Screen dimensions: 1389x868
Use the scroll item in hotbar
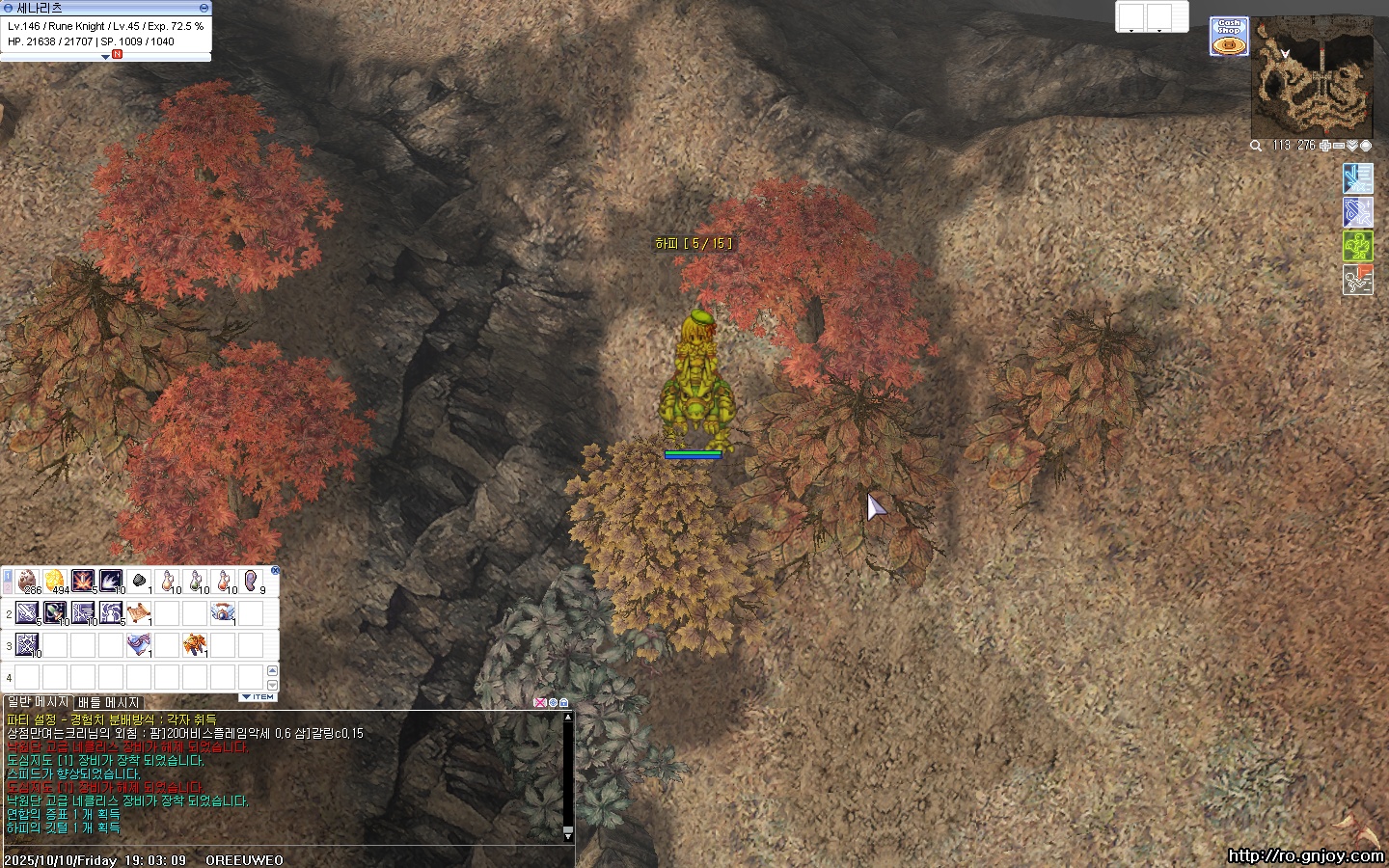pos(139,613)
